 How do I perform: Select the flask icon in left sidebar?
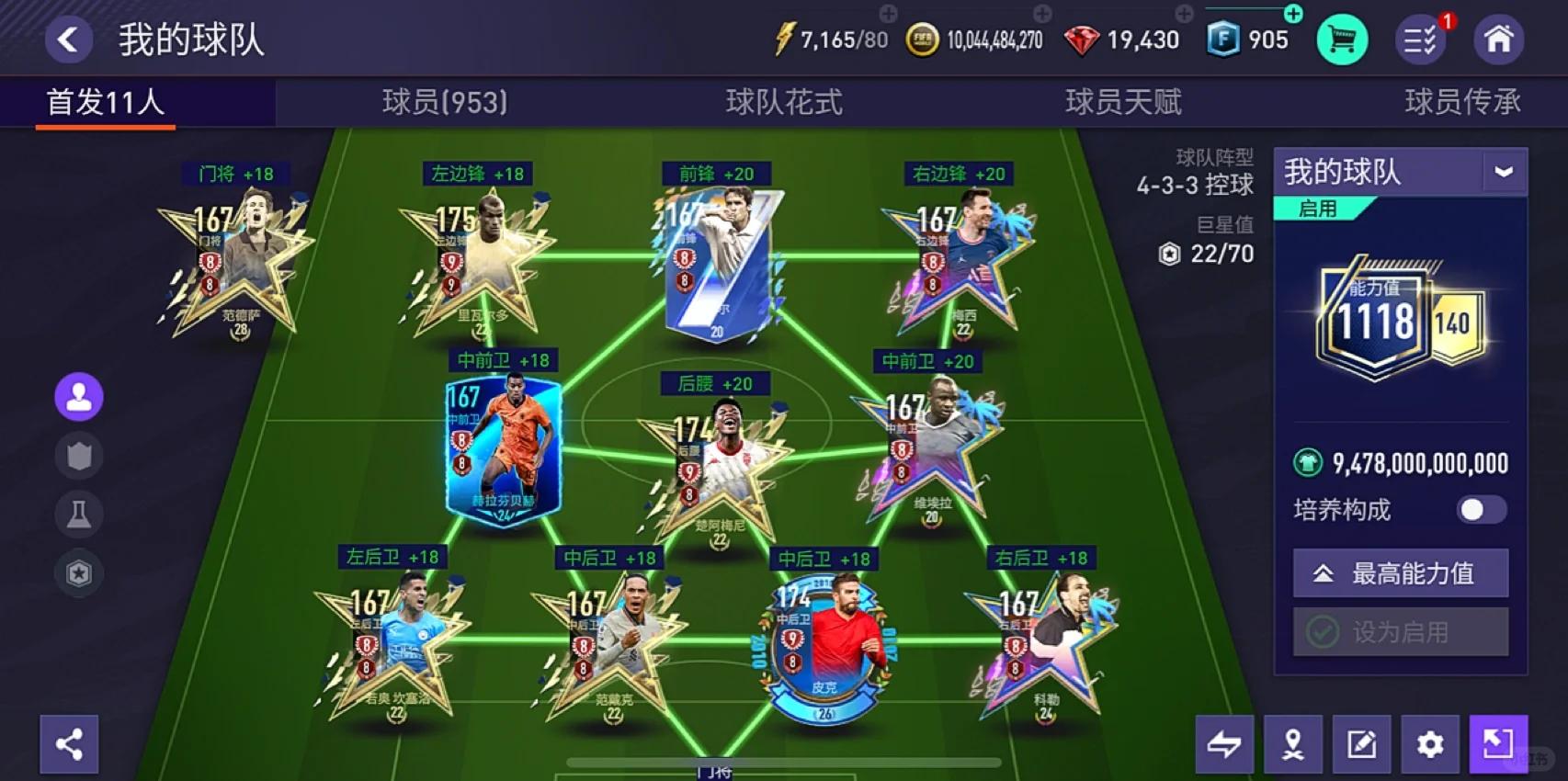79,514
